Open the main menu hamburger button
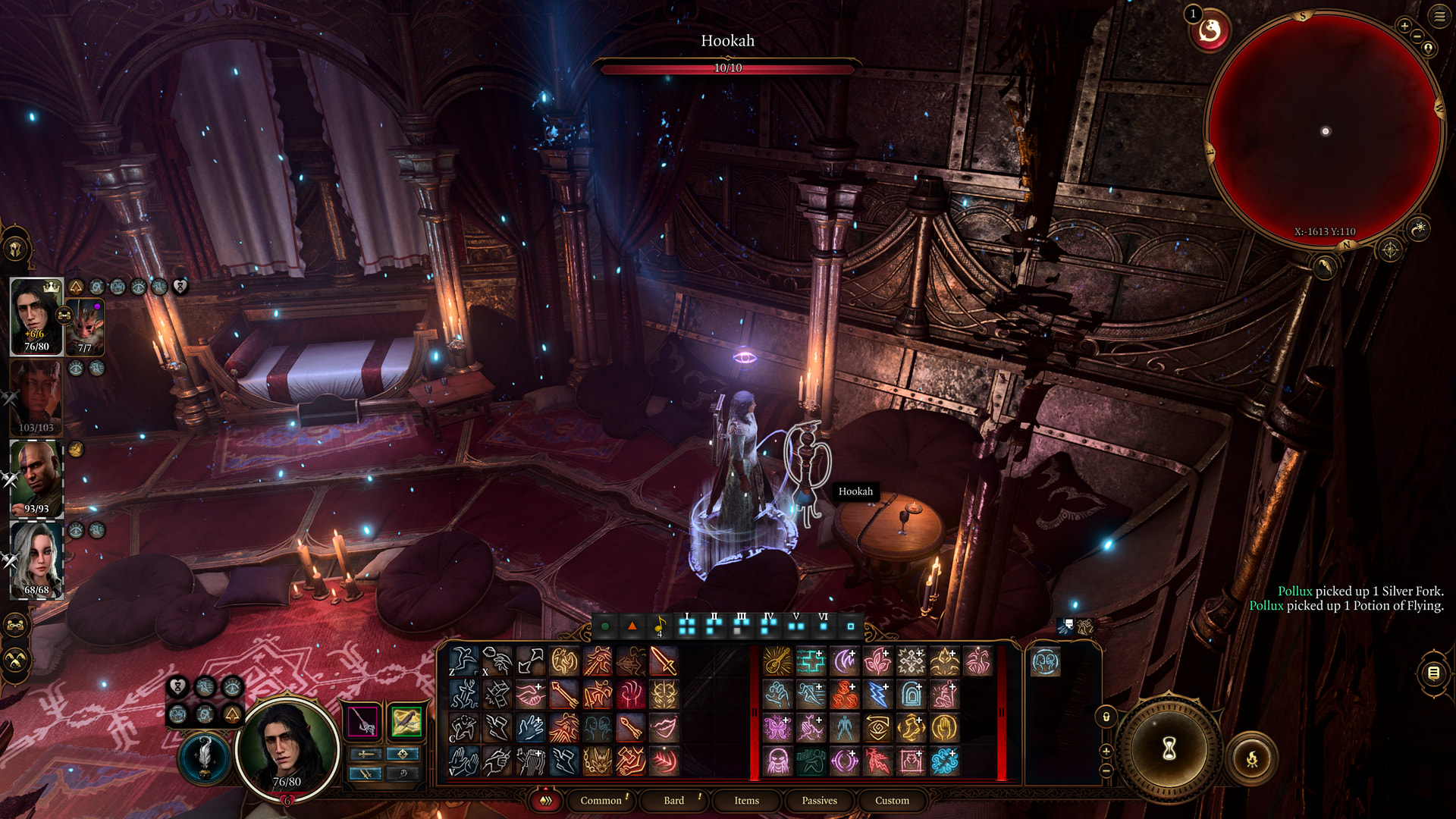1456x819 pixels. point(1439,16)
